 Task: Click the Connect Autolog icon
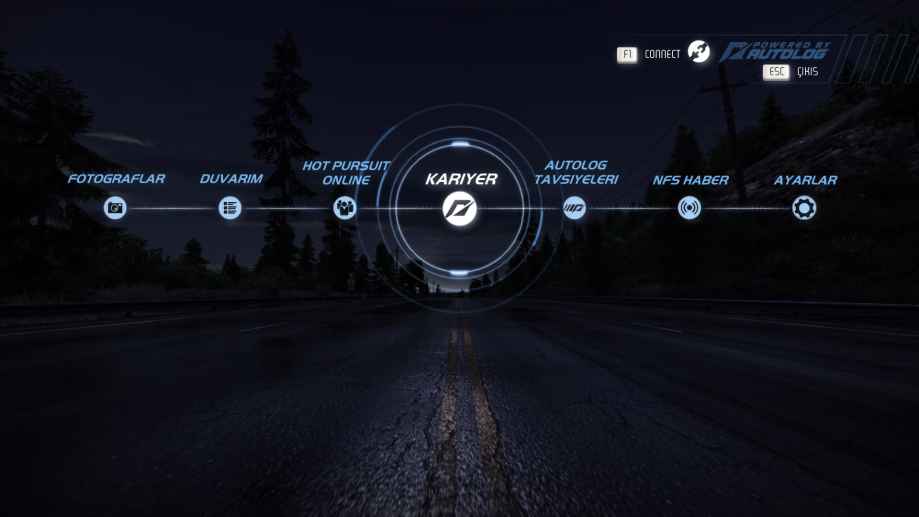(x=699, y=53)
